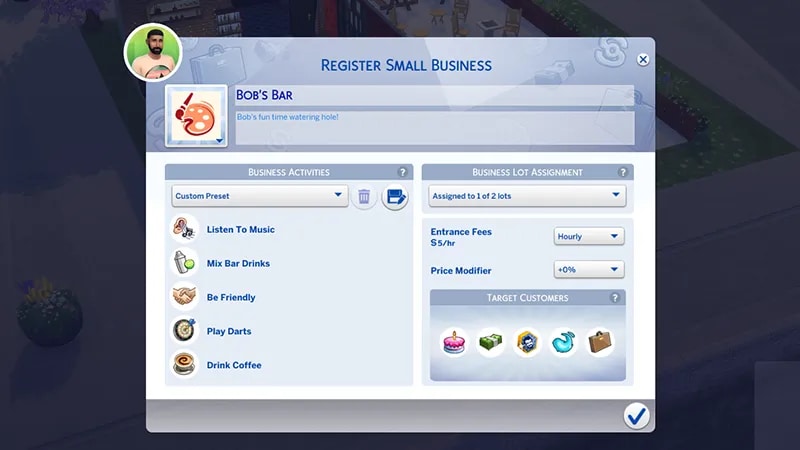The height and width of the screenshot is (450, 800).
Task: Change the Price Modifier dropdown
Action: [589, 270]
